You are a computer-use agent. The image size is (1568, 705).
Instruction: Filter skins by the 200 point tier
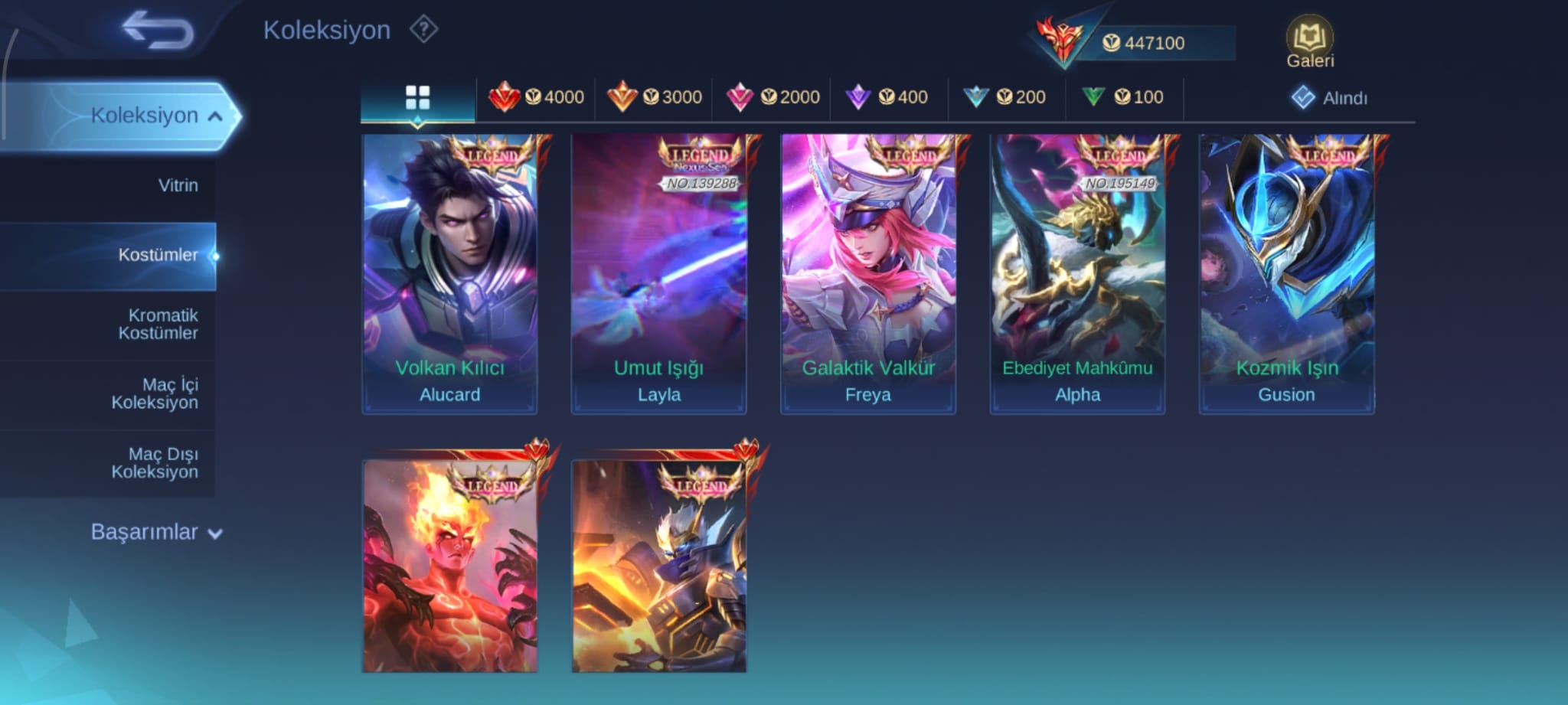(x=1006, y=97)
